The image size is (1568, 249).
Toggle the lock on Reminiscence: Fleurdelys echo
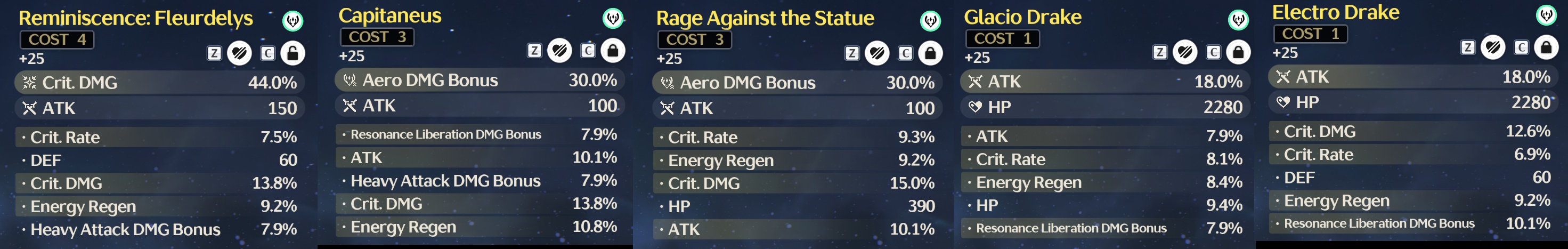coord(292,53)
